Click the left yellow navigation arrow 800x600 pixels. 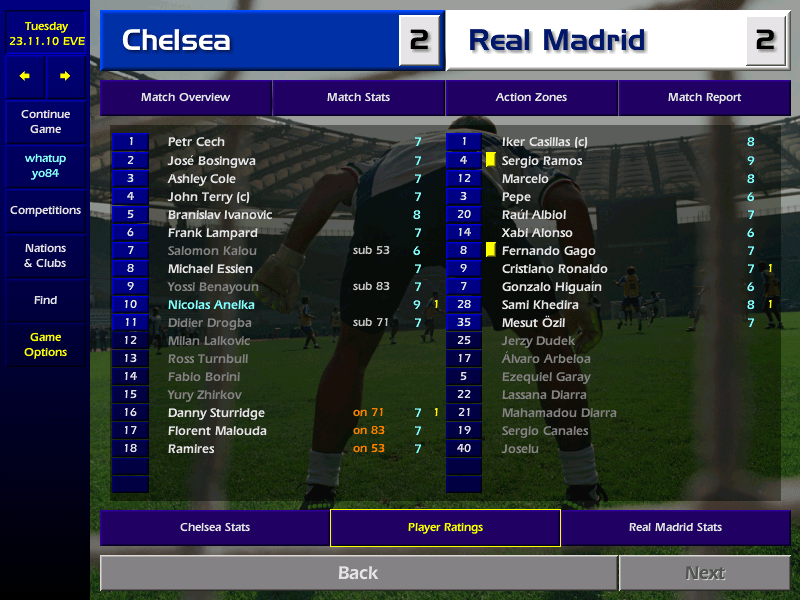(x=25, y=76)
